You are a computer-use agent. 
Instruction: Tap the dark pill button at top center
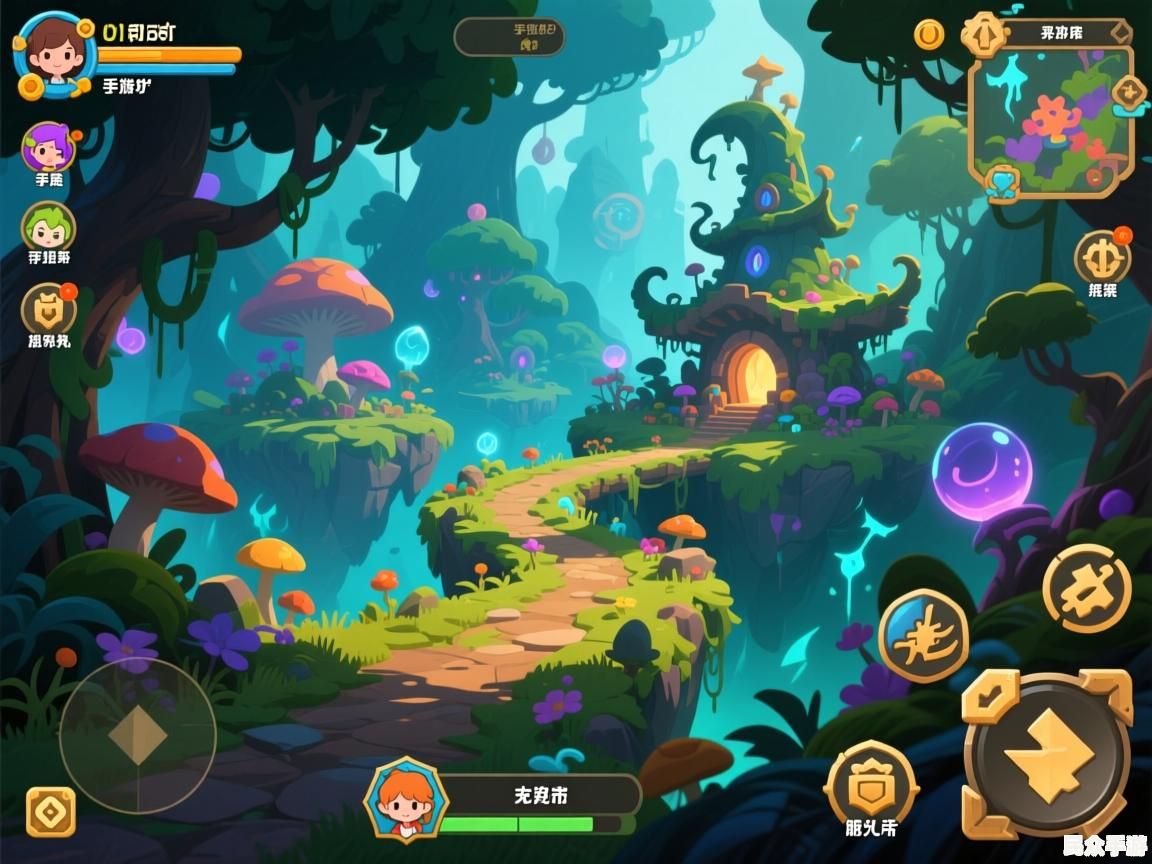coord(509,37)
